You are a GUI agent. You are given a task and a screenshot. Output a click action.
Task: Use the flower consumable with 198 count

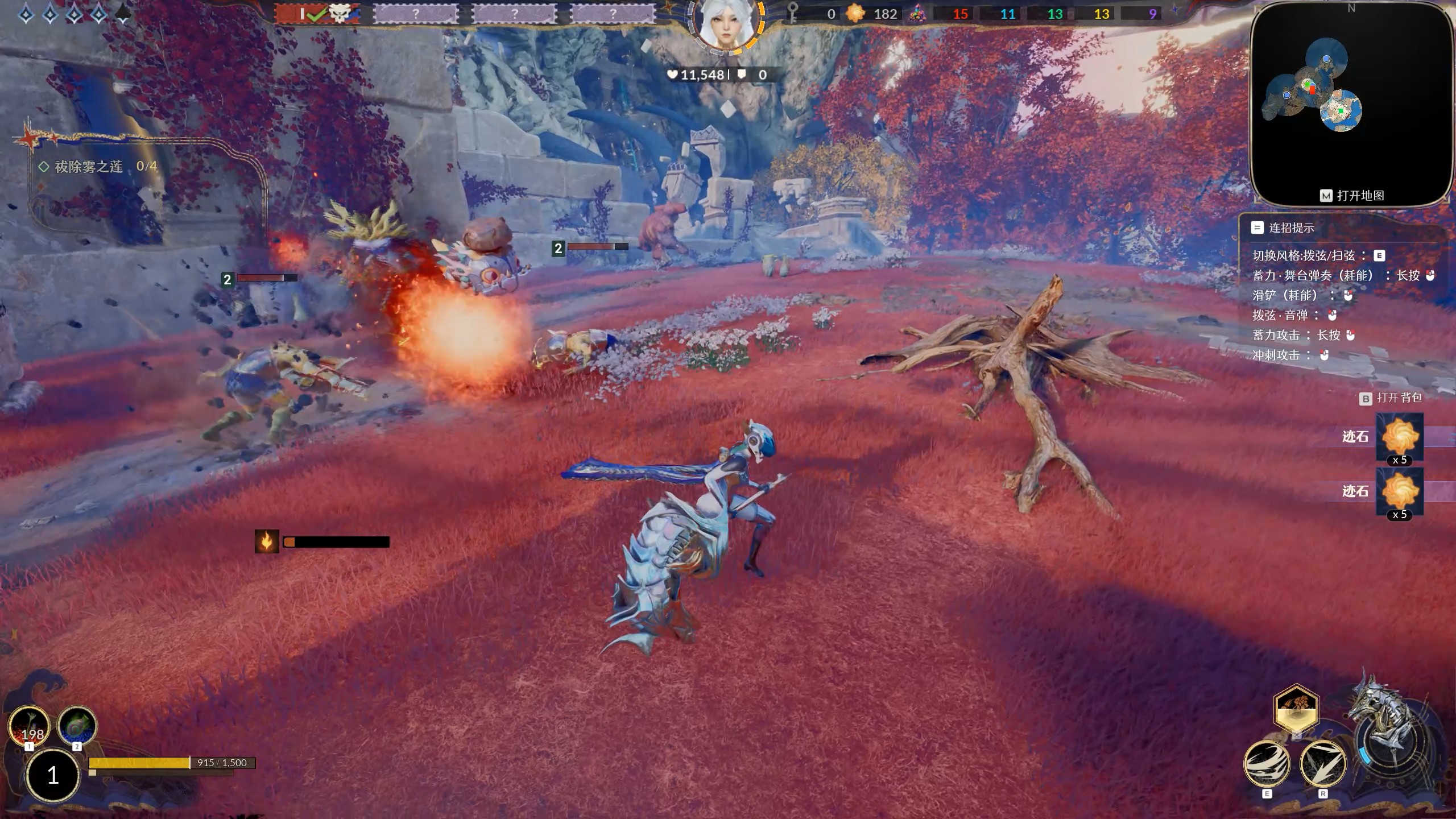click(28, 726)
